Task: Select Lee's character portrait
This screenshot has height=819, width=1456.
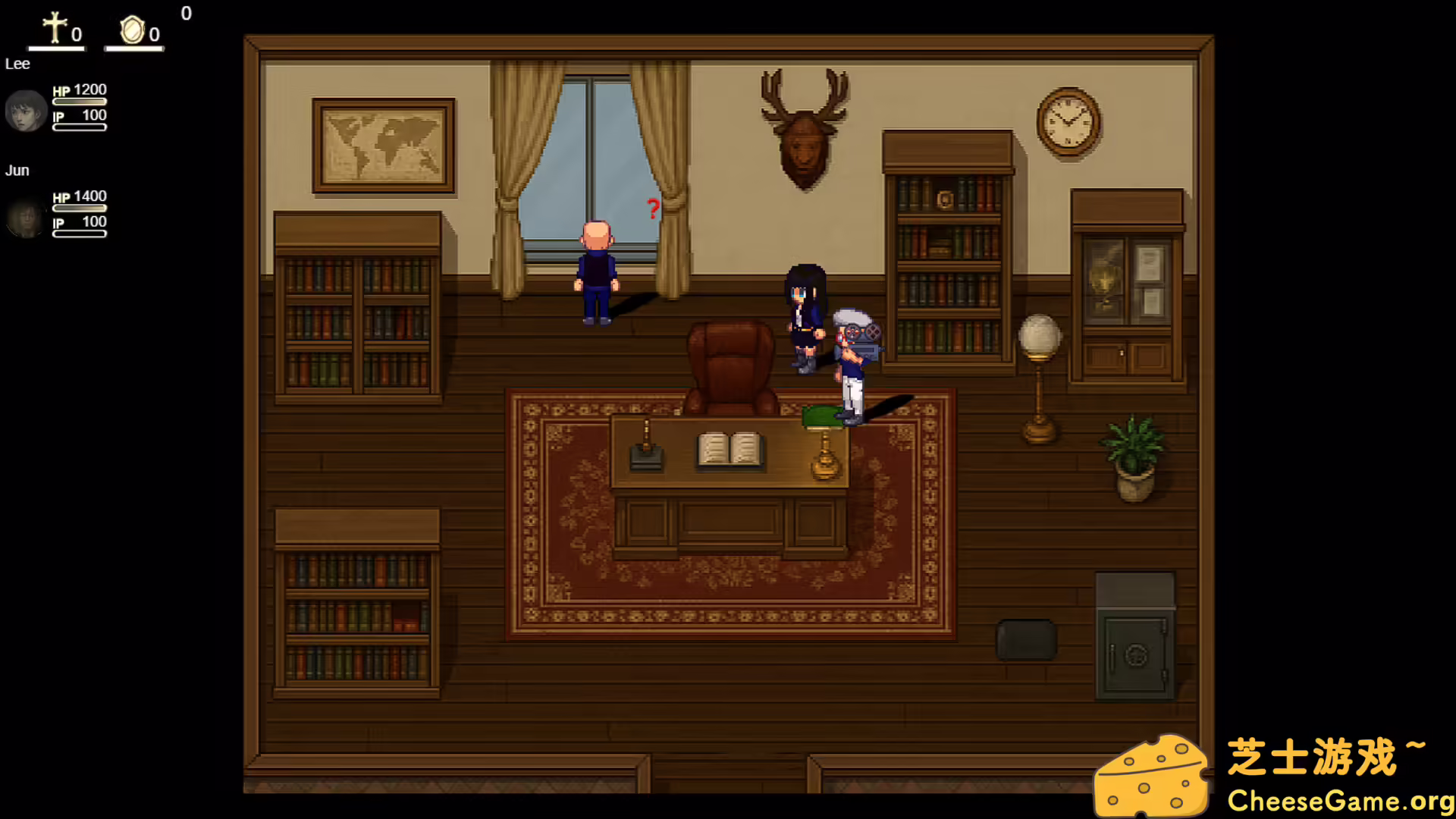Action: 26,111
